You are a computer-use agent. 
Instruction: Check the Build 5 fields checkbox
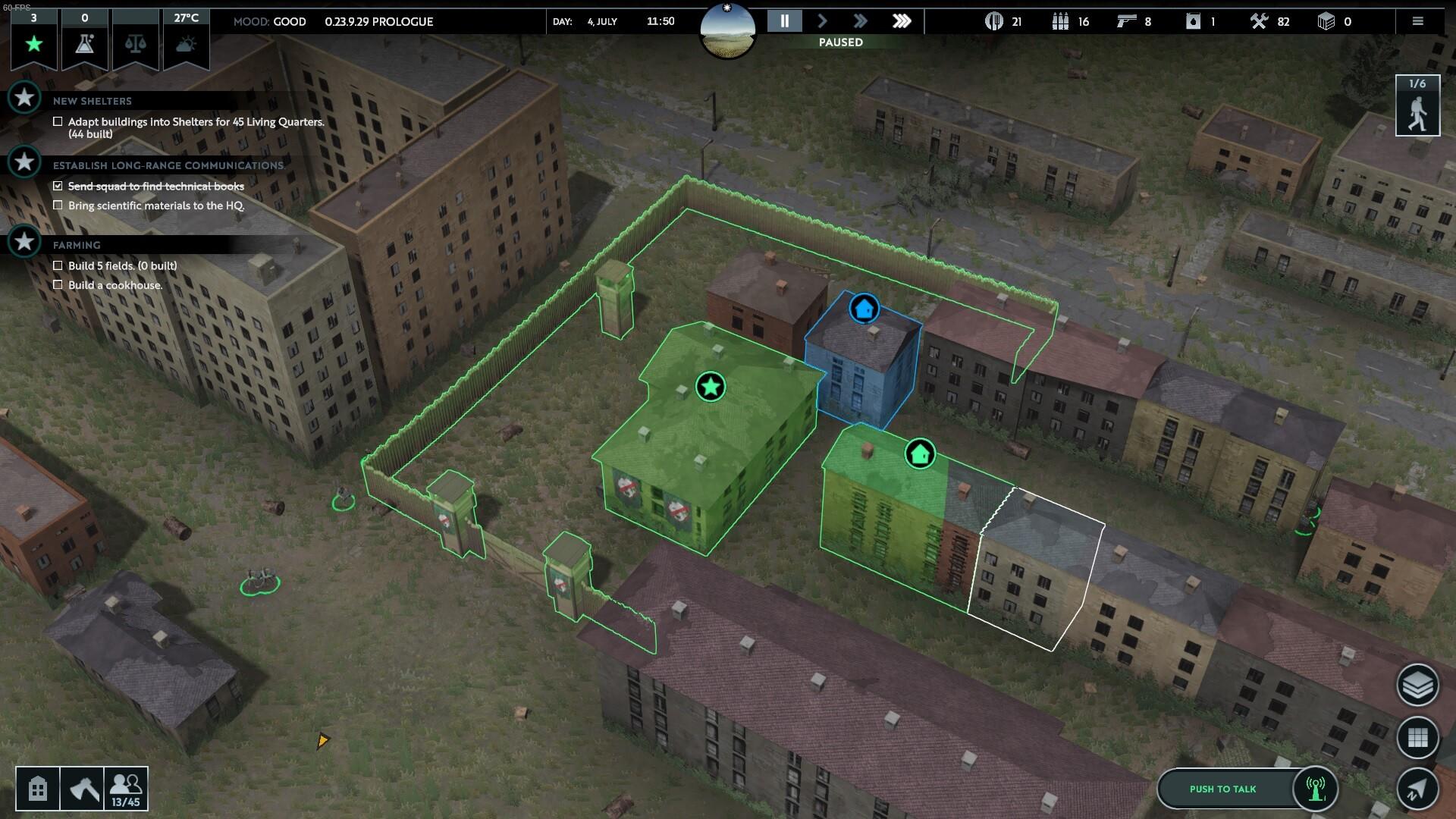click(58, 265)
